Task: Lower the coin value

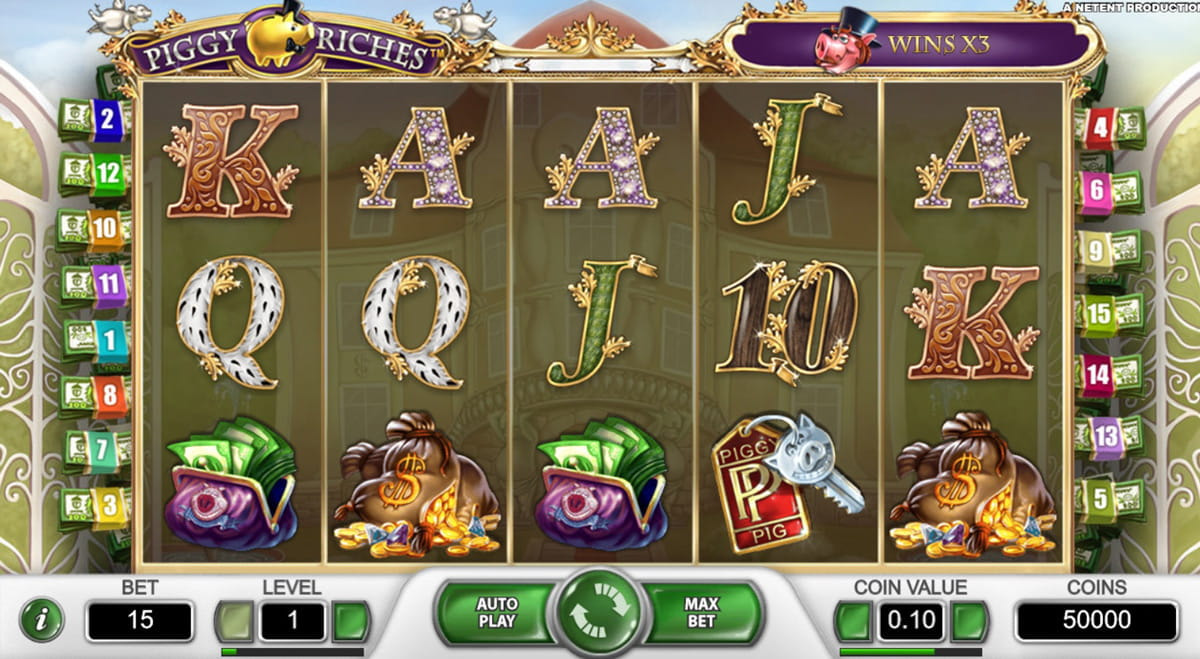Action: 853,621
